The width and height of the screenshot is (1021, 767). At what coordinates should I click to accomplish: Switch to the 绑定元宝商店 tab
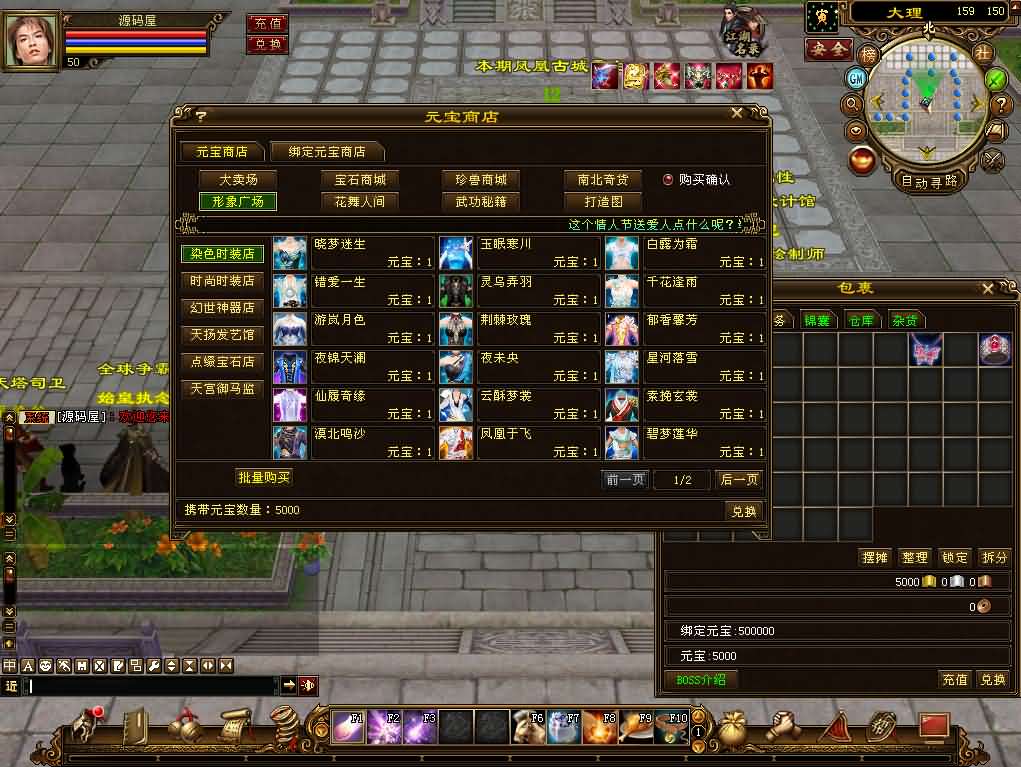point(327,152)
